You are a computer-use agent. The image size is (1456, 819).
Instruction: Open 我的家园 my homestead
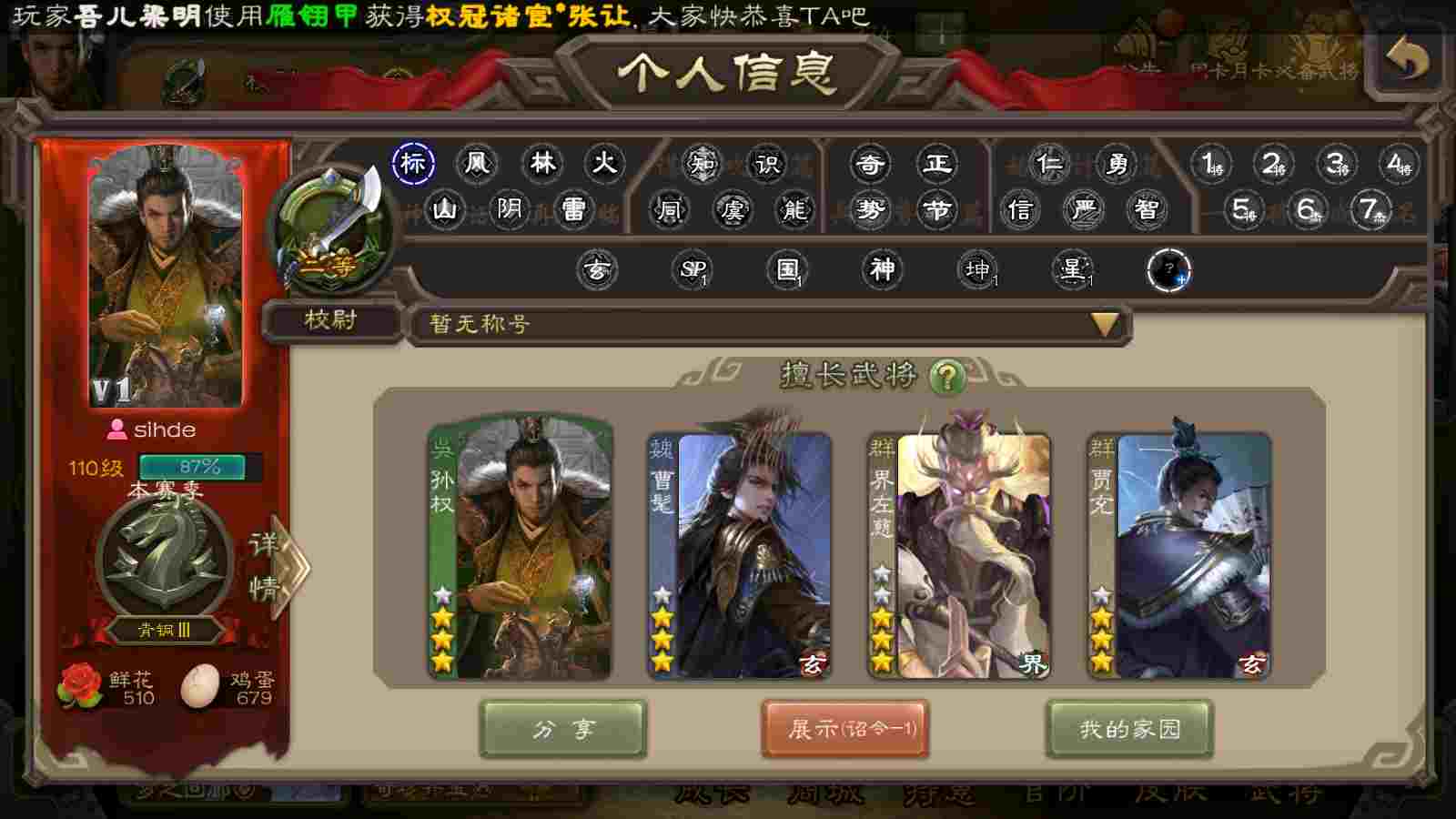[1129, 729]
